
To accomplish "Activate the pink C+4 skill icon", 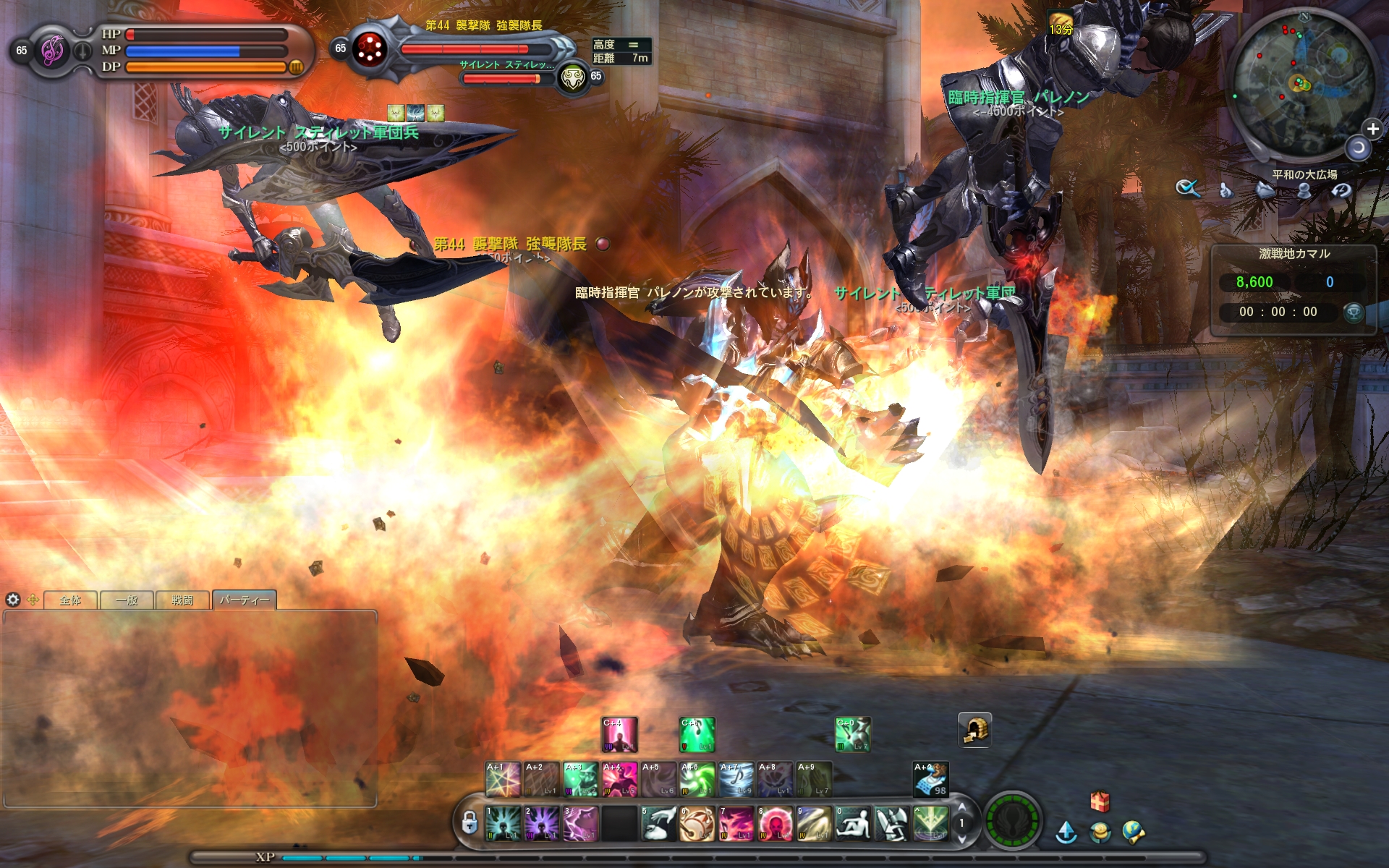I will [x=619, y=734].
